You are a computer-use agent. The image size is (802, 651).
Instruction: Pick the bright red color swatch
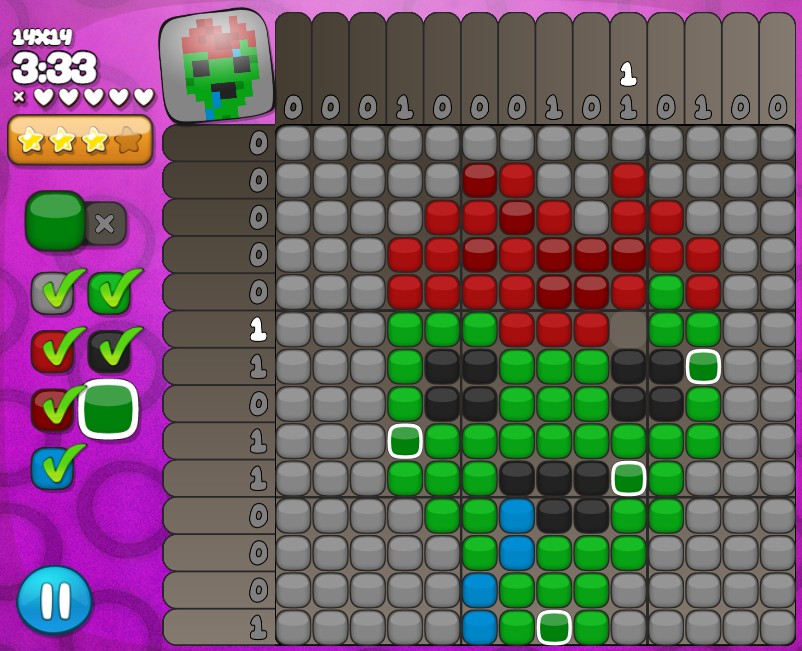(x=51, y=350)
